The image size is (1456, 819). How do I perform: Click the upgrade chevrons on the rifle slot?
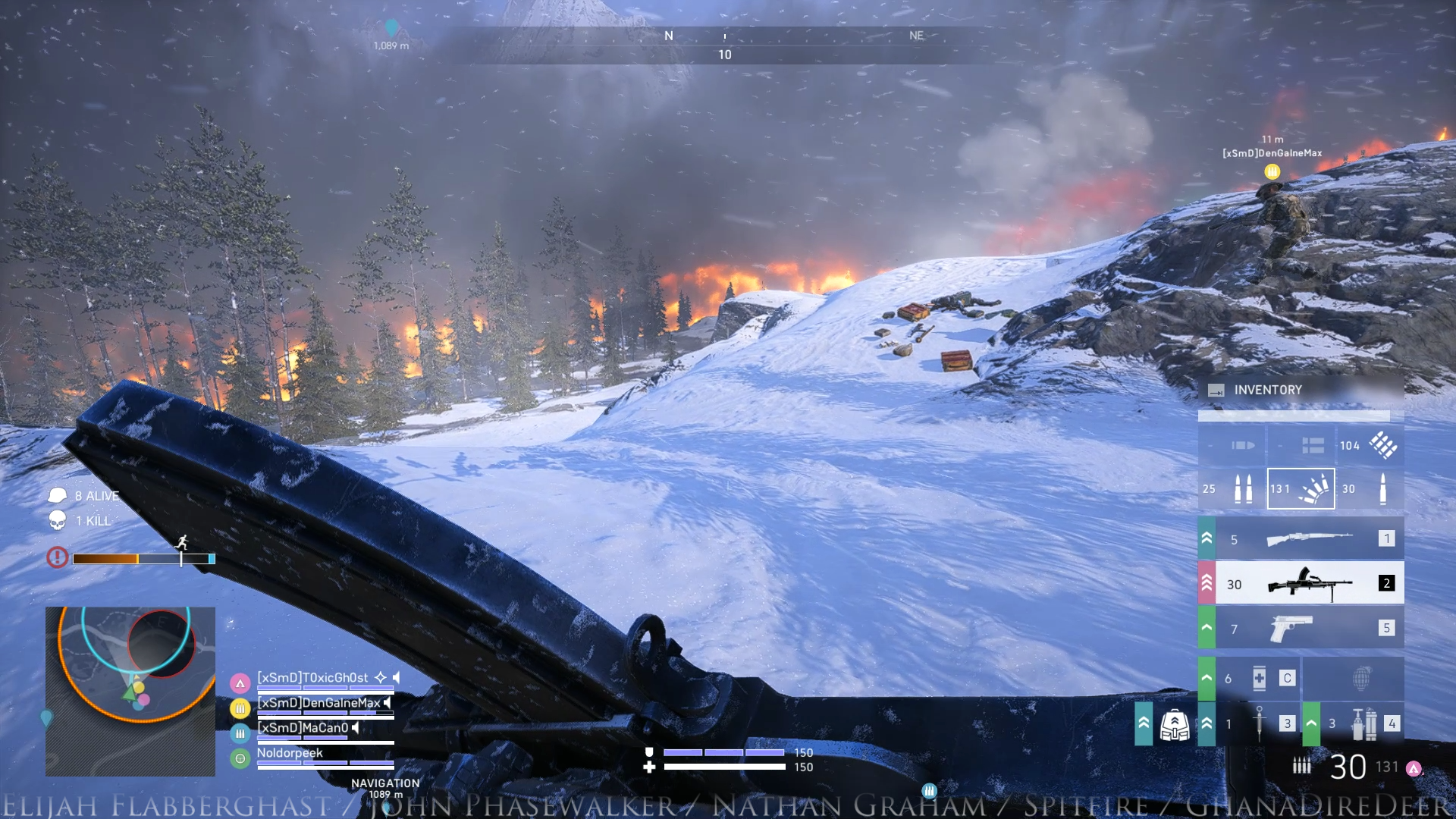[1205, 538]
